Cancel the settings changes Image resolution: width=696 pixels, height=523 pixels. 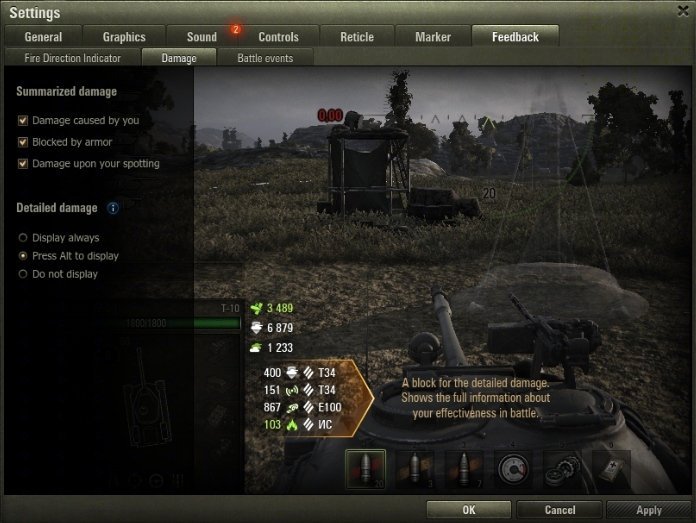tap(559, 510)
